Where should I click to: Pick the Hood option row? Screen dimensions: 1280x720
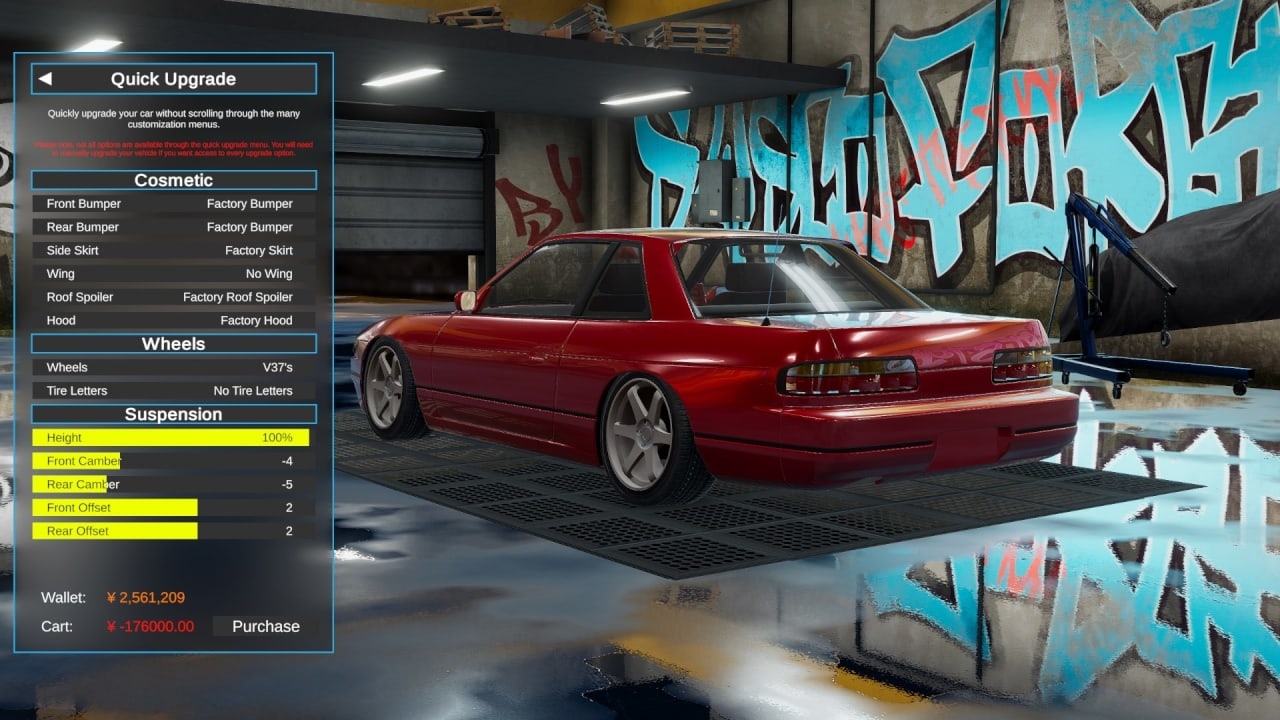[173, 321]
